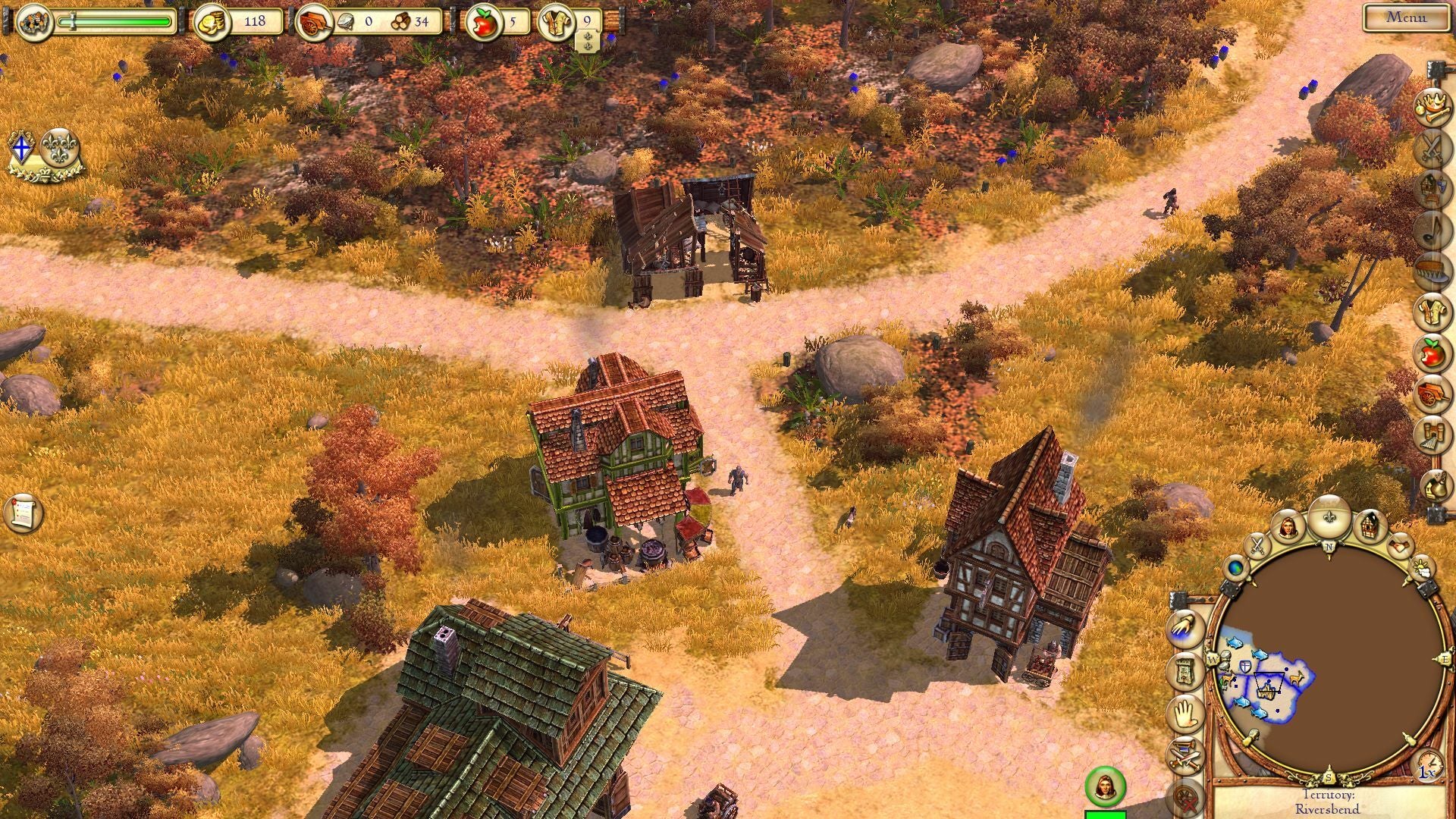This screenshot has height=819, width=1456.
Task: Open the Menu button
Action: 1405,17
